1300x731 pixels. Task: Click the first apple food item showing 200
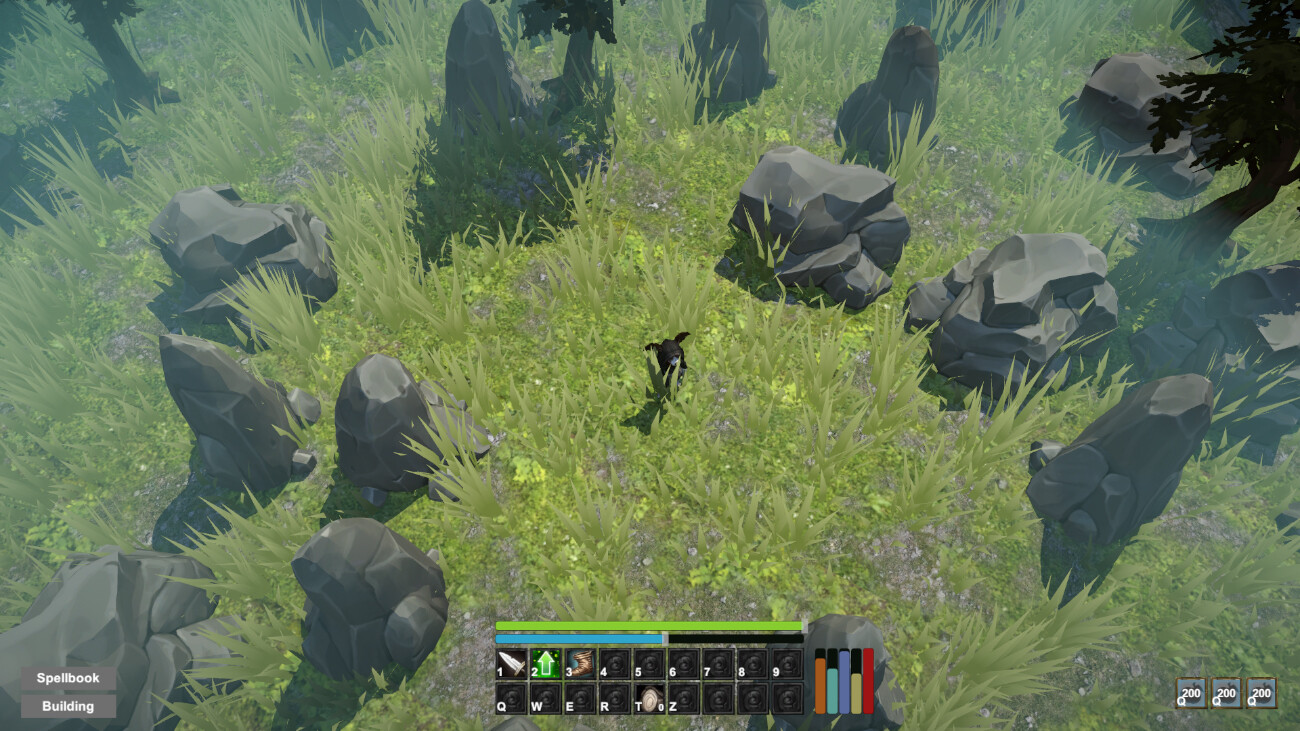click(1190, 695)
